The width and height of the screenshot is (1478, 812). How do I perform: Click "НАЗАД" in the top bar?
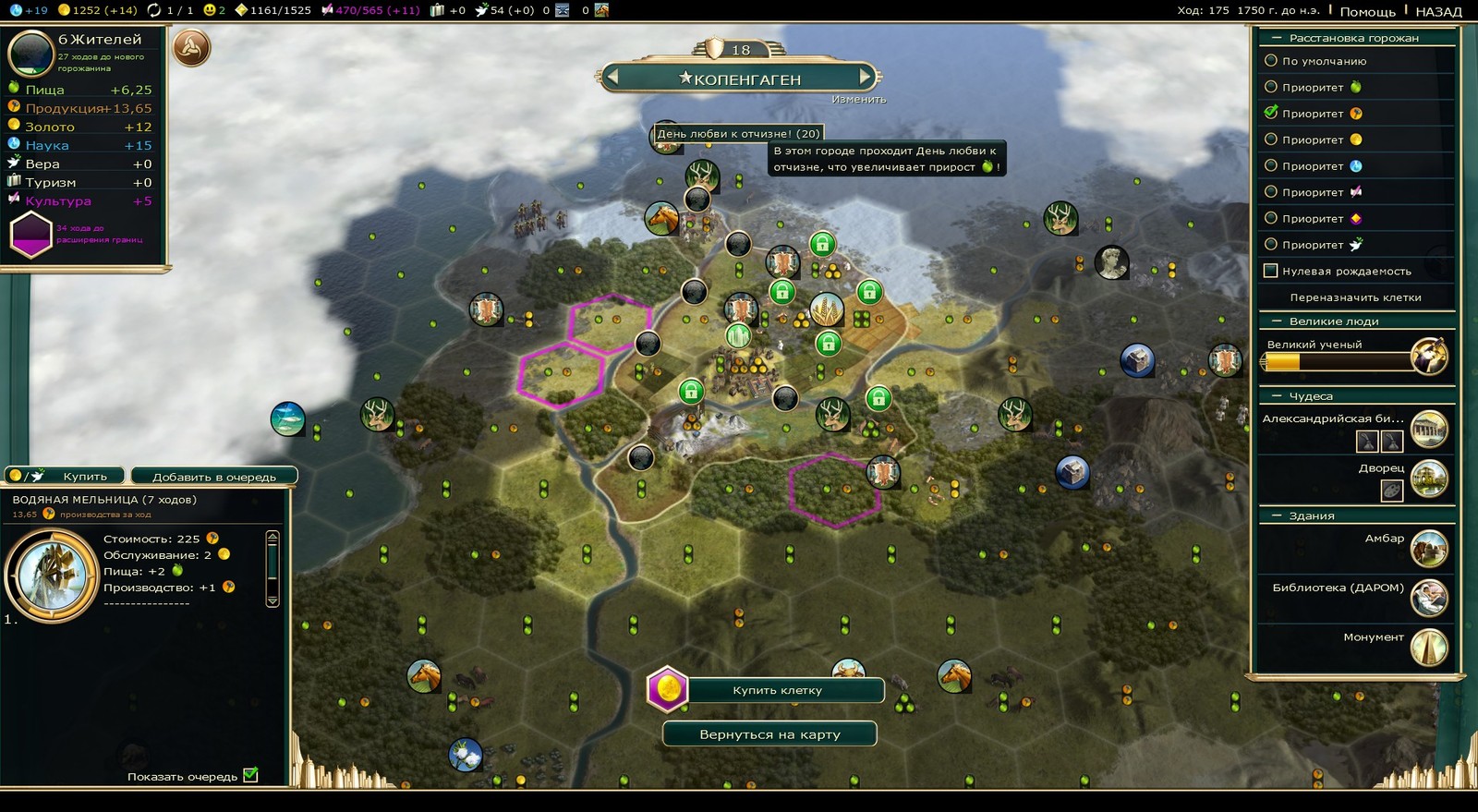[1438, 11]
